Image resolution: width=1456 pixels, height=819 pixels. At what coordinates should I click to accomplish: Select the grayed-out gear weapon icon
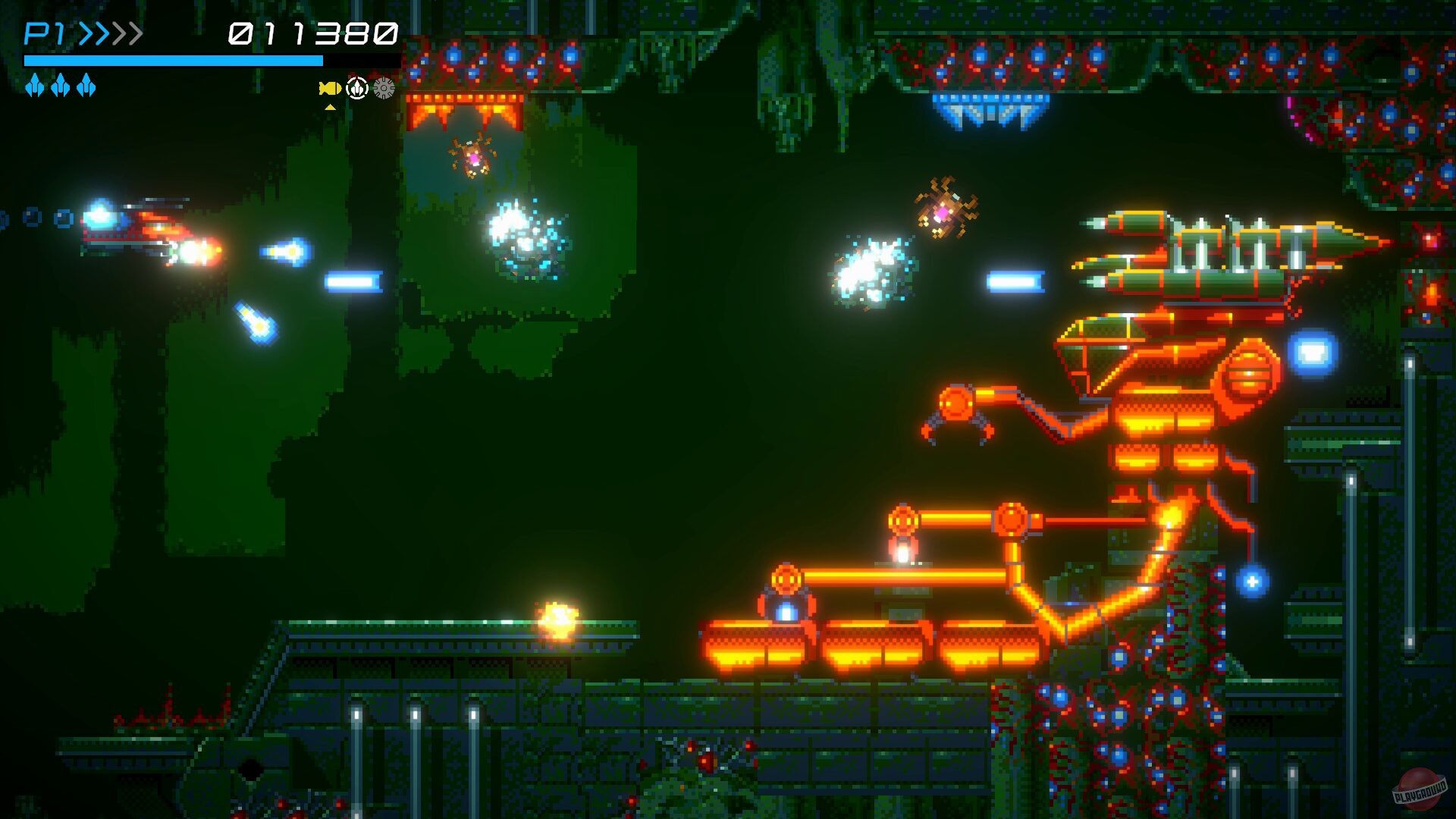384,87
